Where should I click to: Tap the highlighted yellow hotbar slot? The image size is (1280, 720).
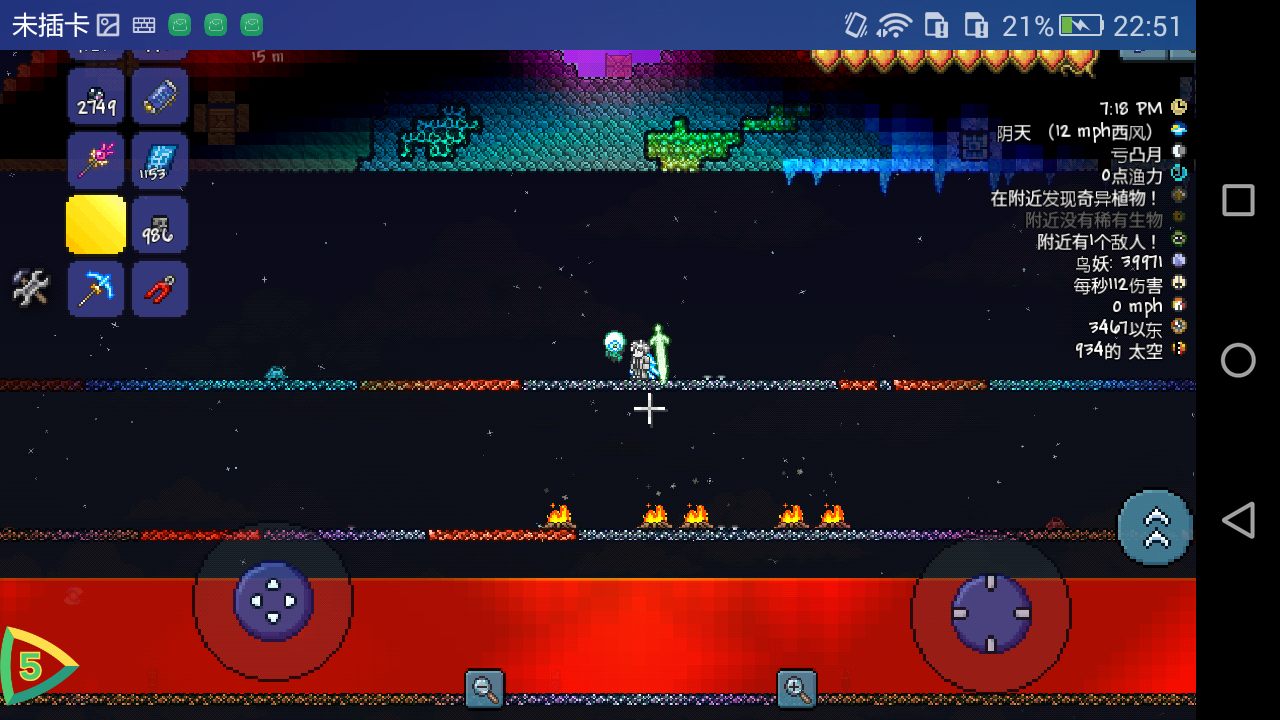click(x=96, y=224)
